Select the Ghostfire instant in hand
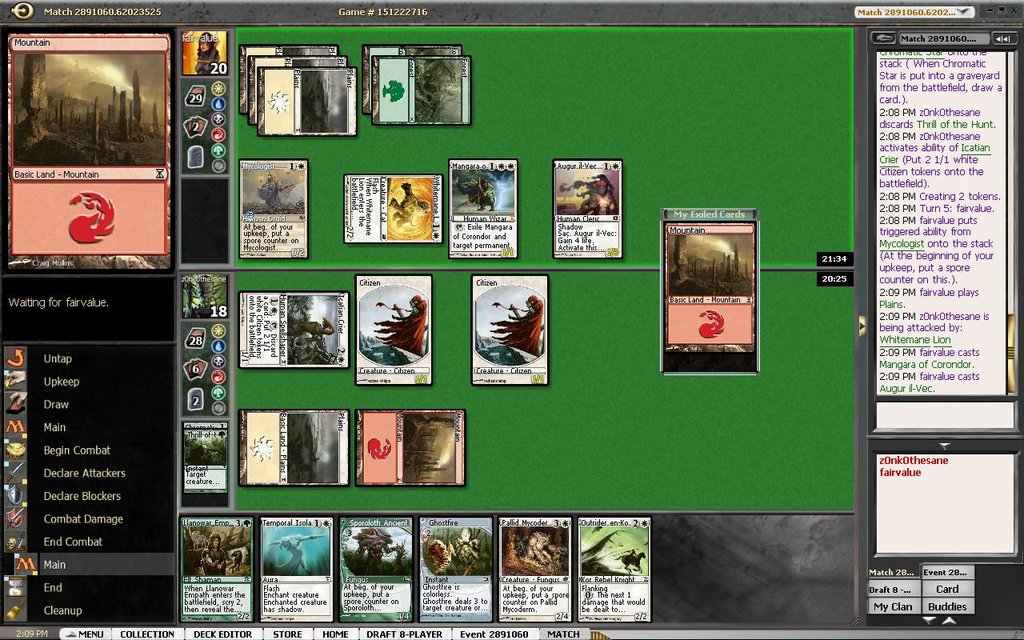1024x640 pixels. click(455, 568)
